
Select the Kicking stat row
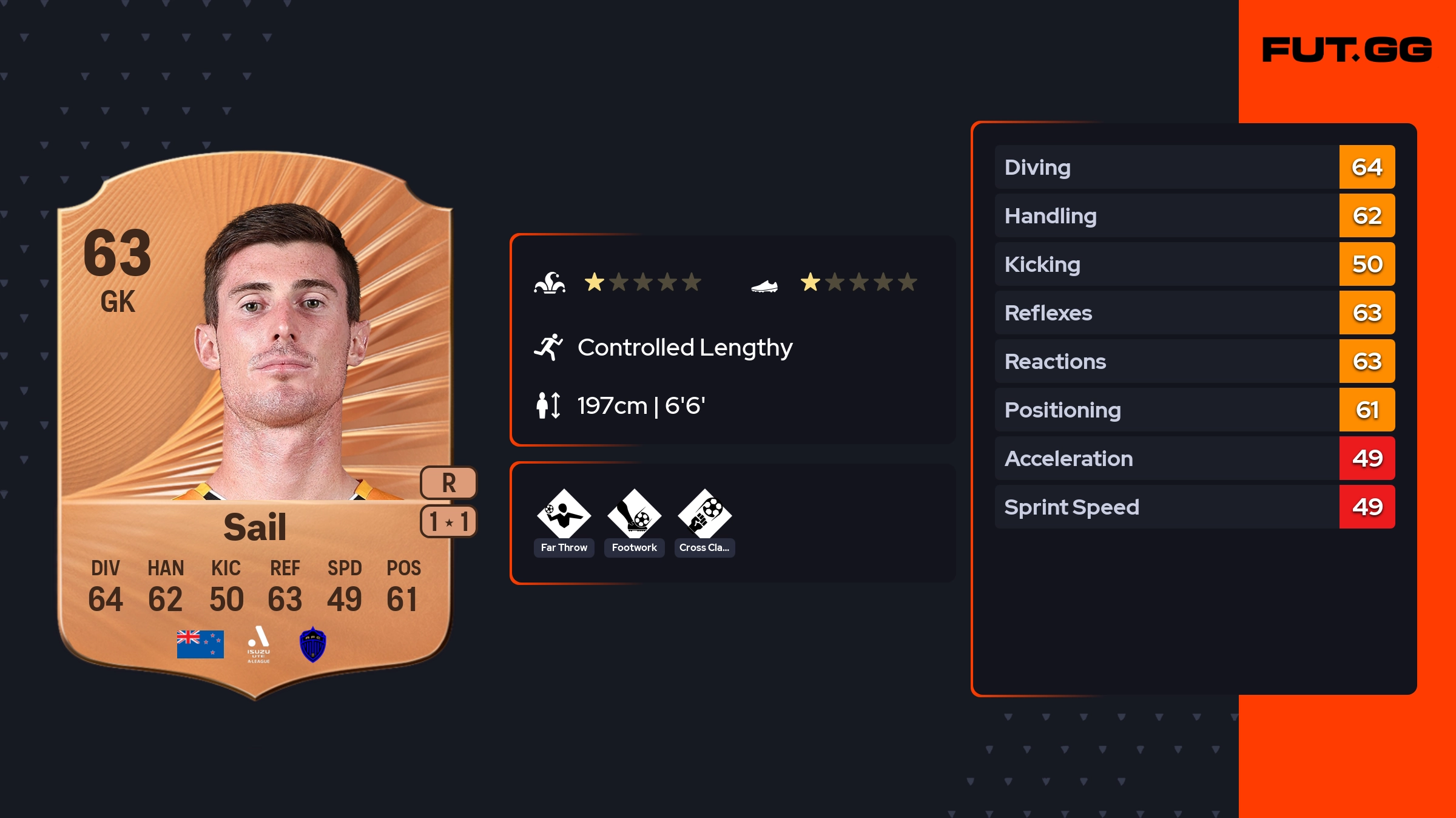coord(1194,264)
